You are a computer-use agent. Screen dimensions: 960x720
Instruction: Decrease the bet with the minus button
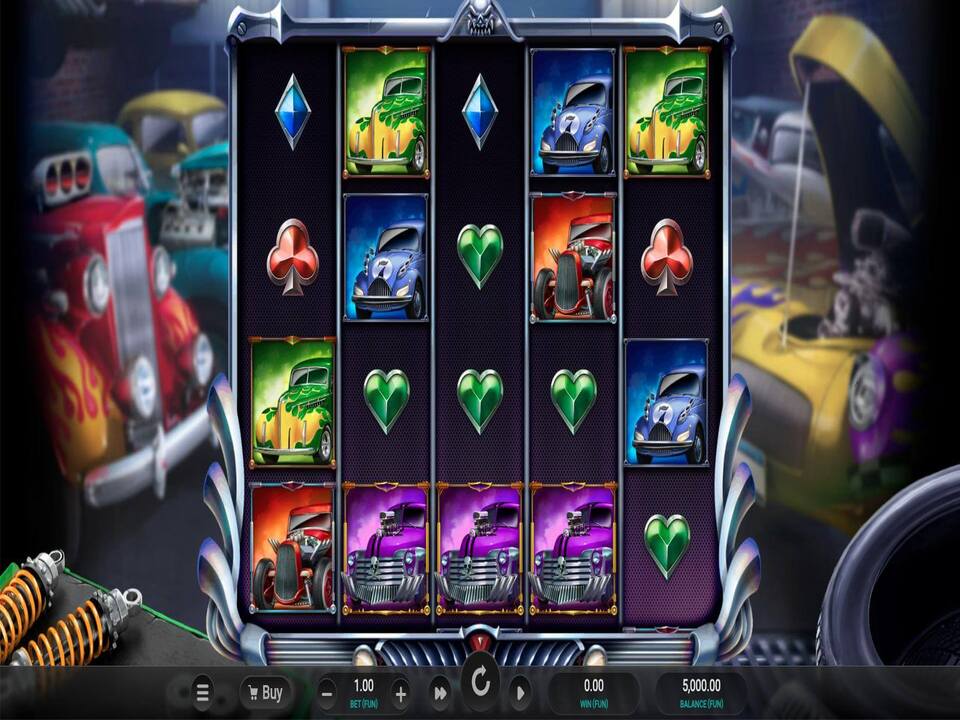[x=327, y=692]
